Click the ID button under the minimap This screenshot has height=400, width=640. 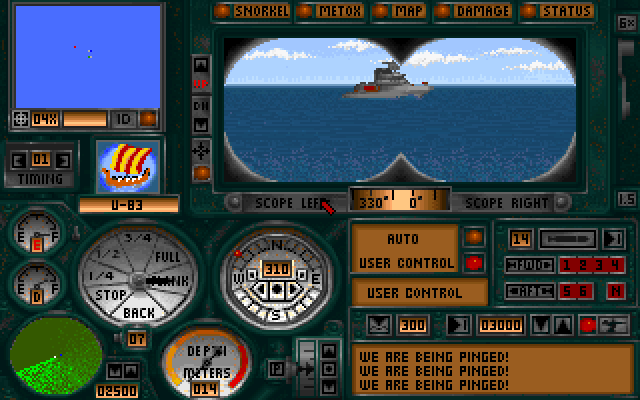click(122, 119)
